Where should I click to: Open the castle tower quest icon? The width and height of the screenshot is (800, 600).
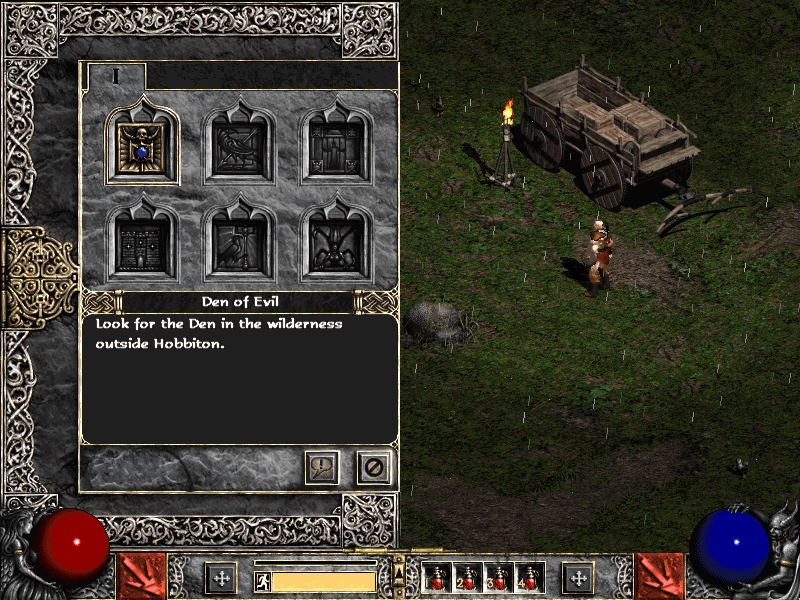[x=143, y=244]
